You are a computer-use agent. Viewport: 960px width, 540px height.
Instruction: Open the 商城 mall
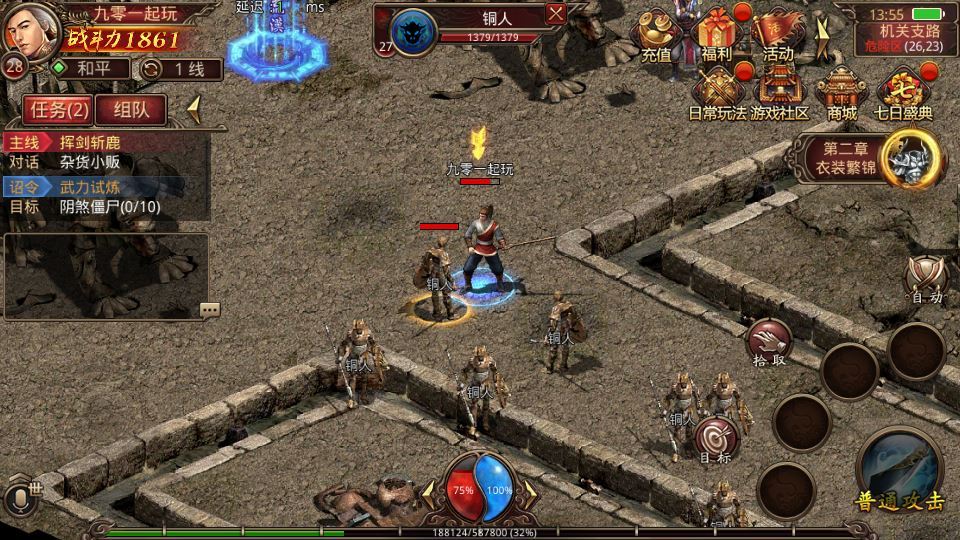(x=841, y=94)
